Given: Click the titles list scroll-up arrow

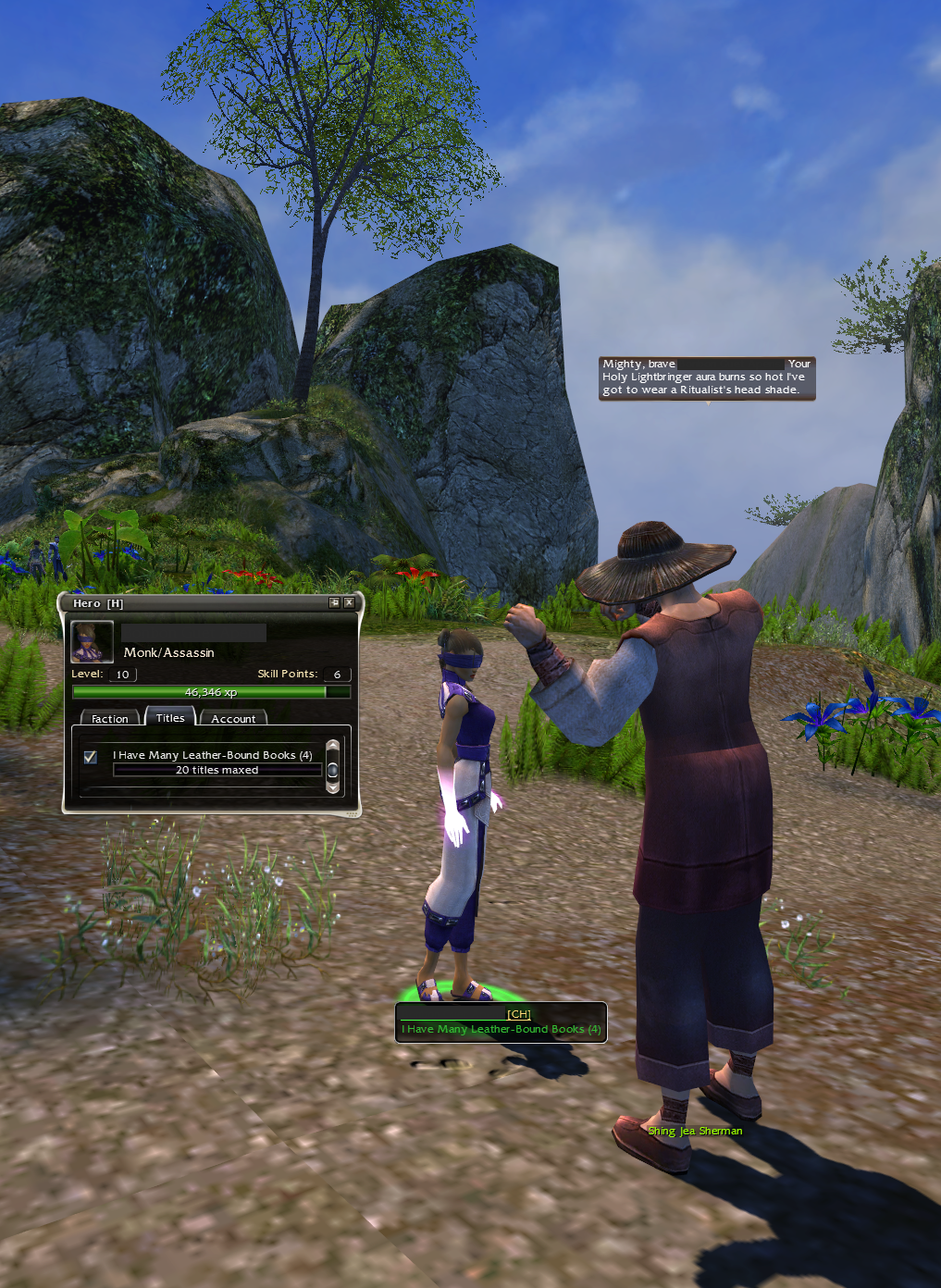Looking at the screenshot, I should tap(333, 746).
